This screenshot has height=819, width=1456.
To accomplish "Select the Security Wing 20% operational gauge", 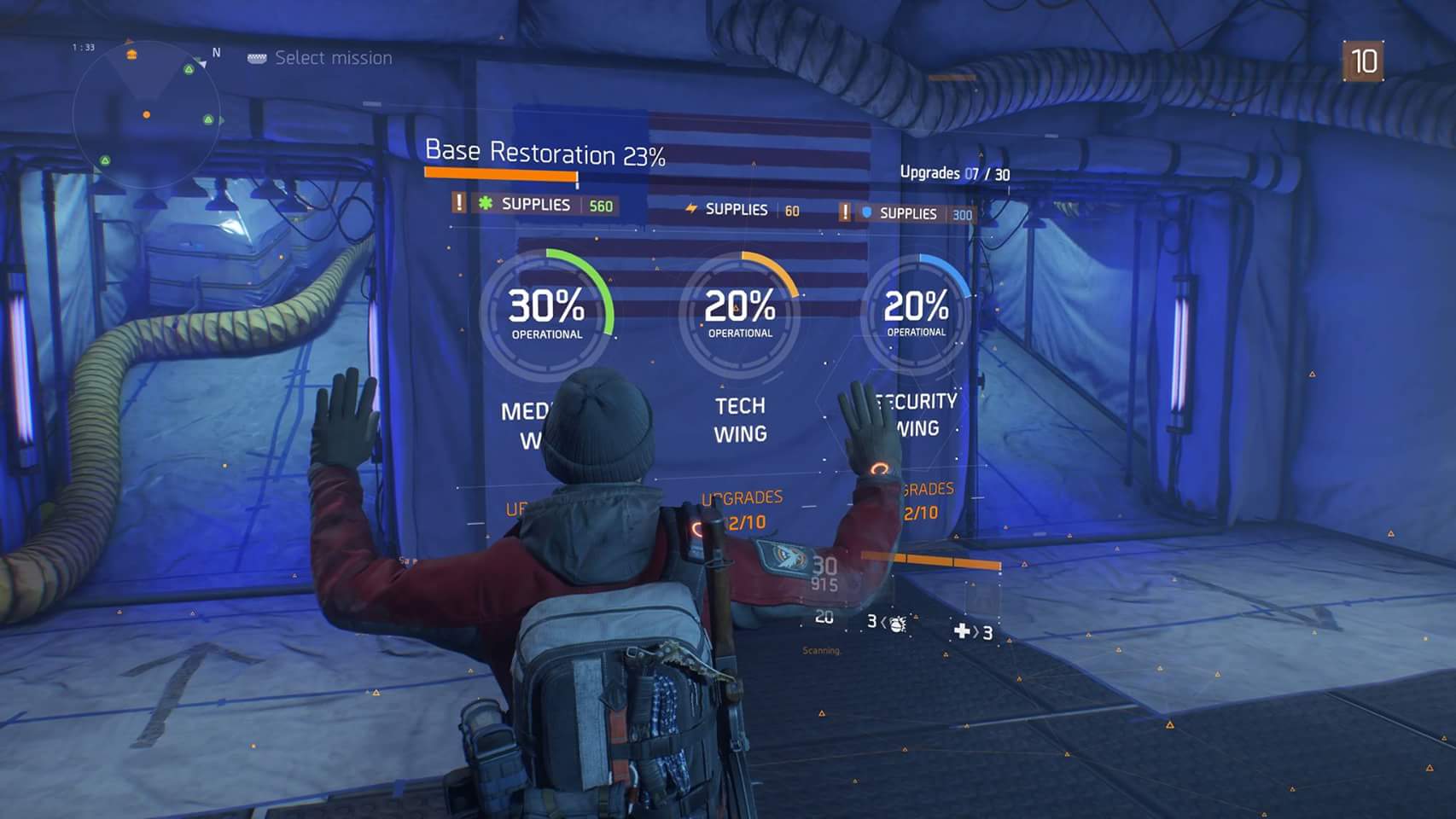I will [916, 312].
